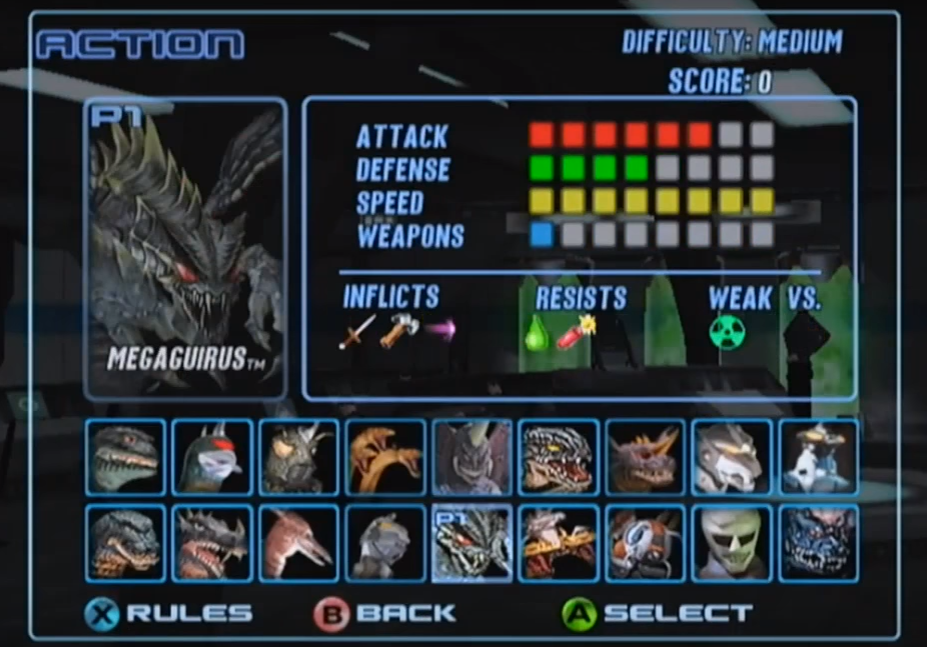This screenshot has width=927, height=647.
Task: Choose the dark gray Godzilla portrait
Action: 125,543
